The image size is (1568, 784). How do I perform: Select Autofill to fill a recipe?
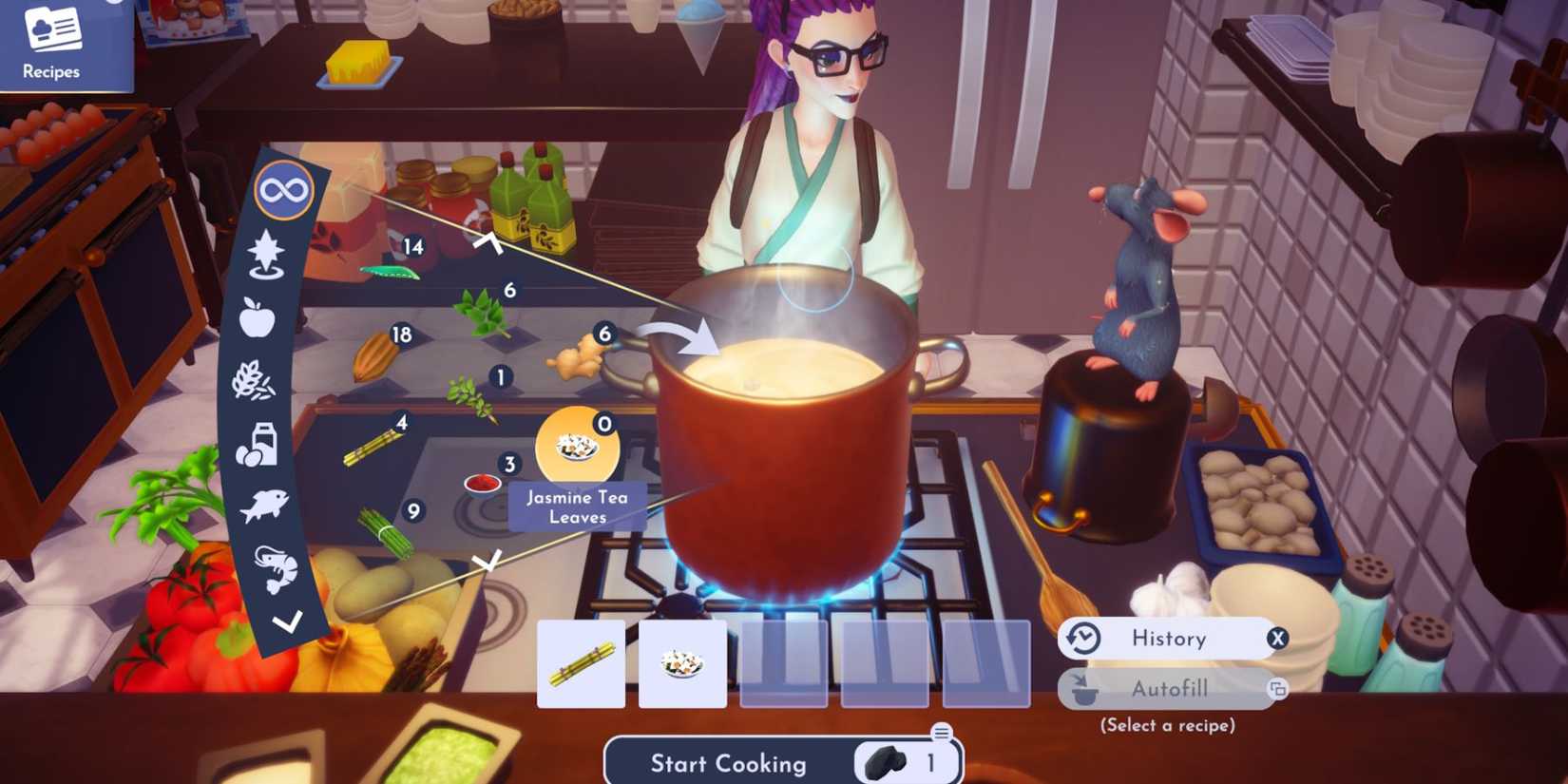(1169, 689)
